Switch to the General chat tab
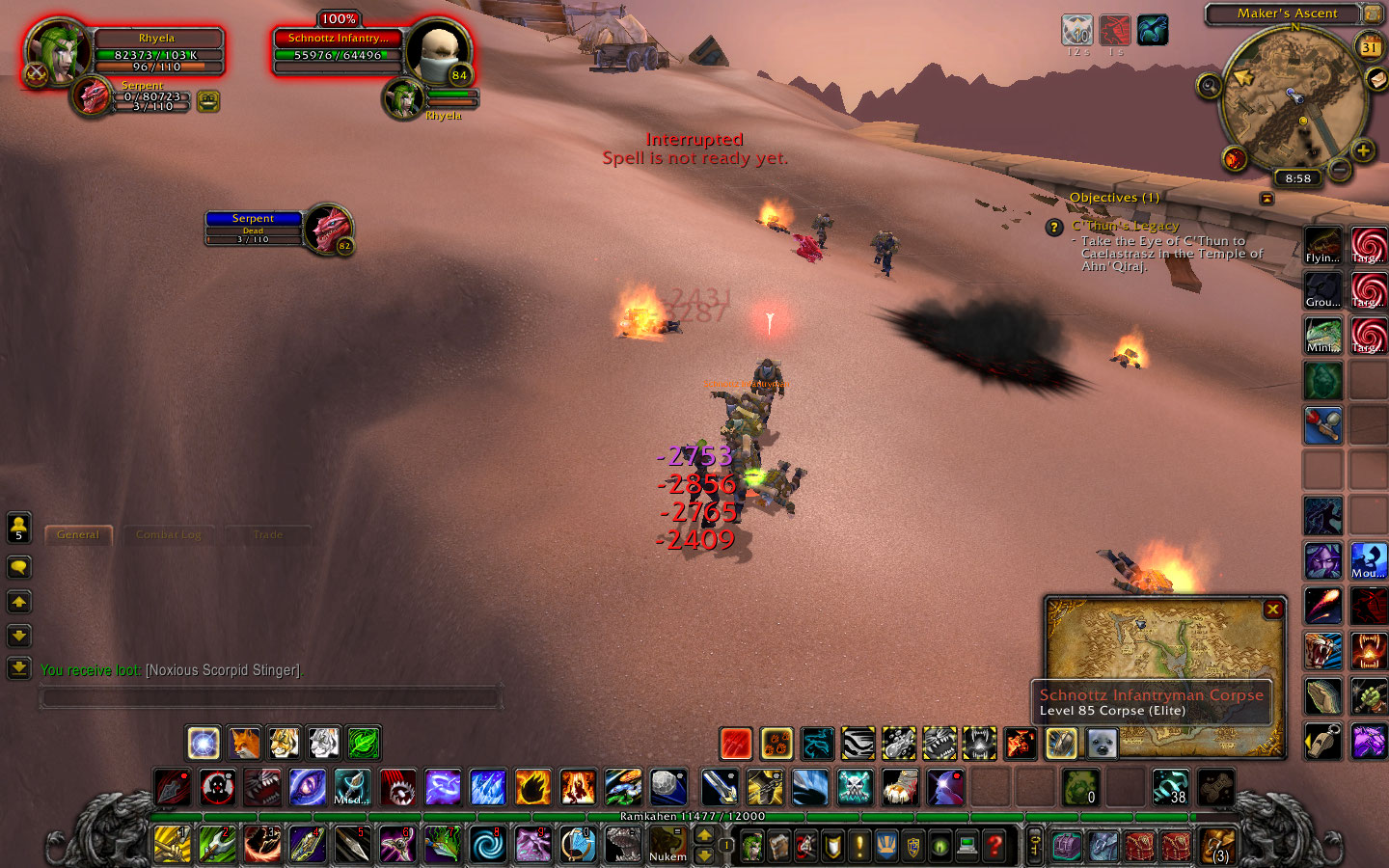Image resolution: width=1389 pixels, height=868 pixels. (78, 535)
